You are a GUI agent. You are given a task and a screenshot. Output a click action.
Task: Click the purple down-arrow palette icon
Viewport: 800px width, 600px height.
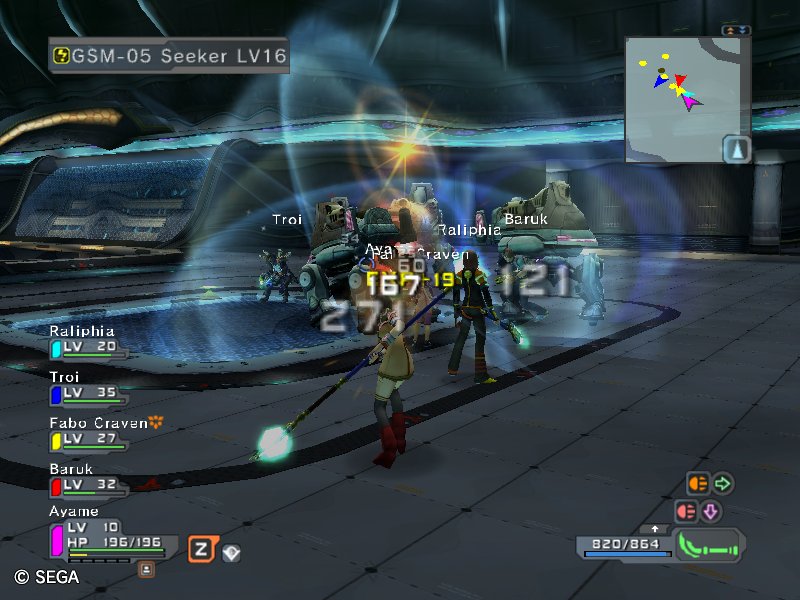(710, 511)
